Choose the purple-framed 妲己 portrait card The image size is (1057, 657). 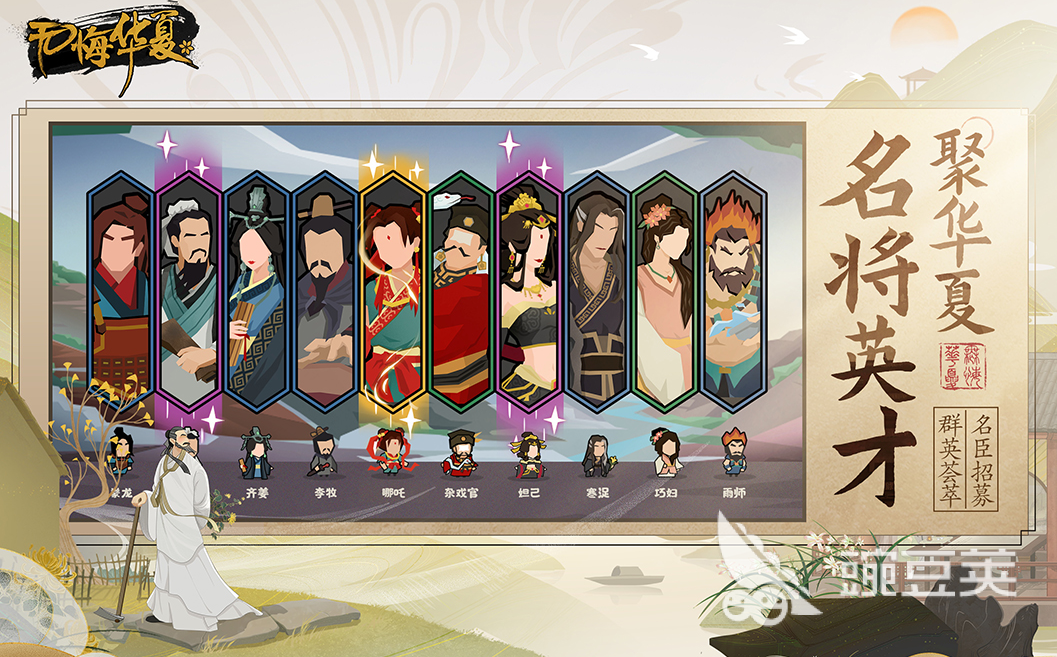tap(529, 290)
